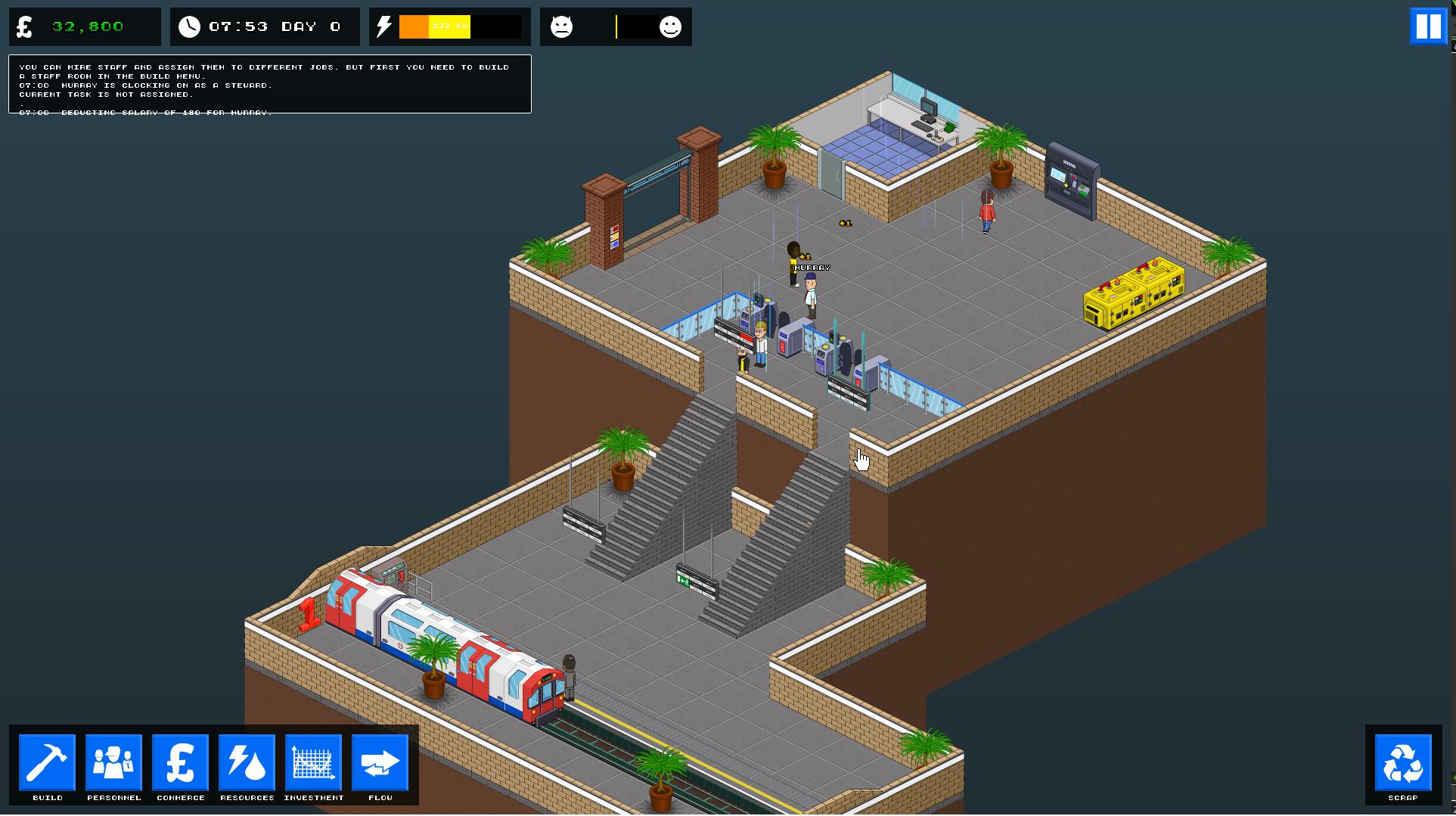This screenshot has width=1456, height=816.
Task: Open the Flow overlay
Action: (380, 764)
